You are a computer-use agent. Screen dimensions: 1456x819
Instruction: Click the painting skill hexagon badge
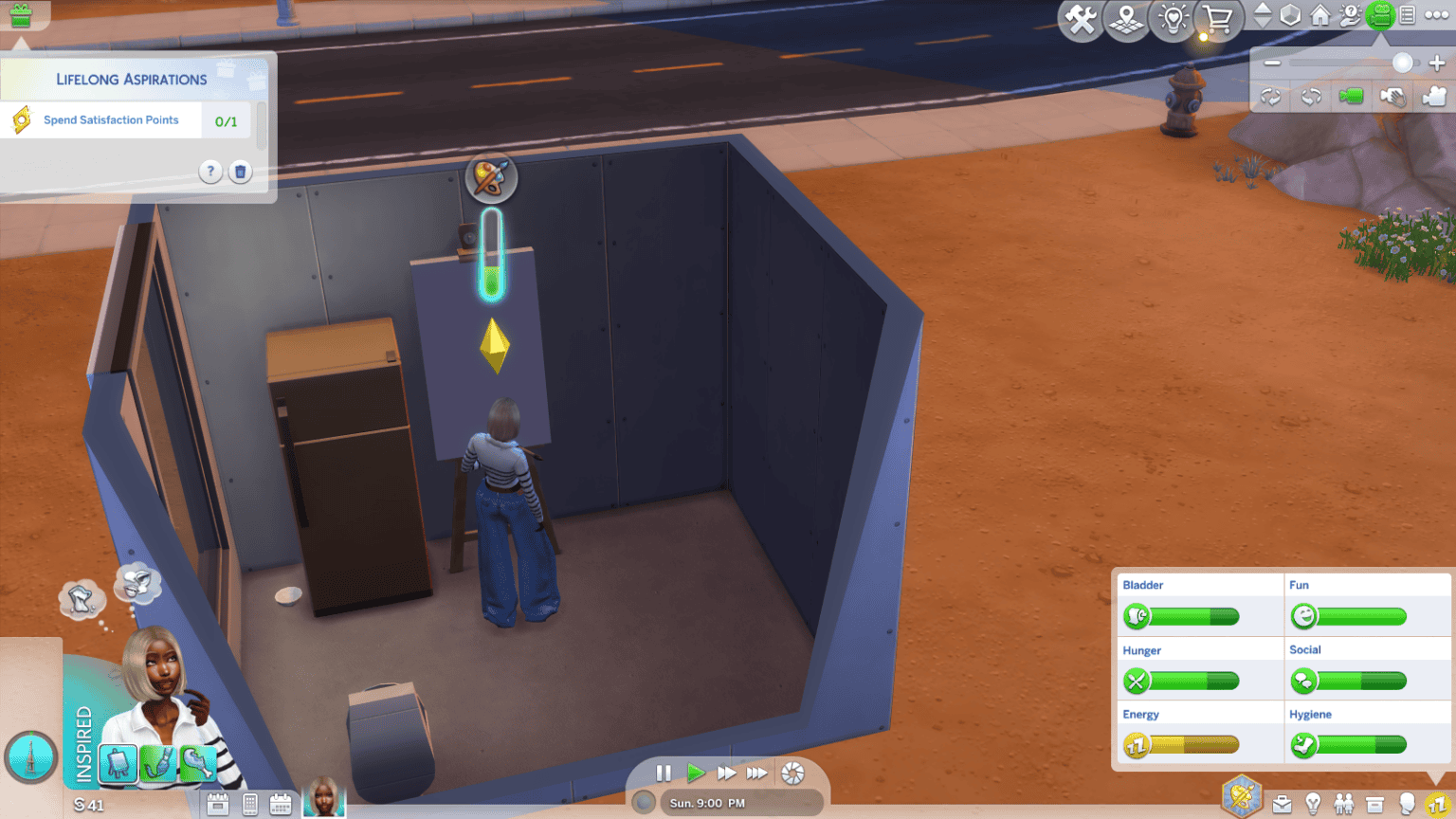coord(1242,794)
